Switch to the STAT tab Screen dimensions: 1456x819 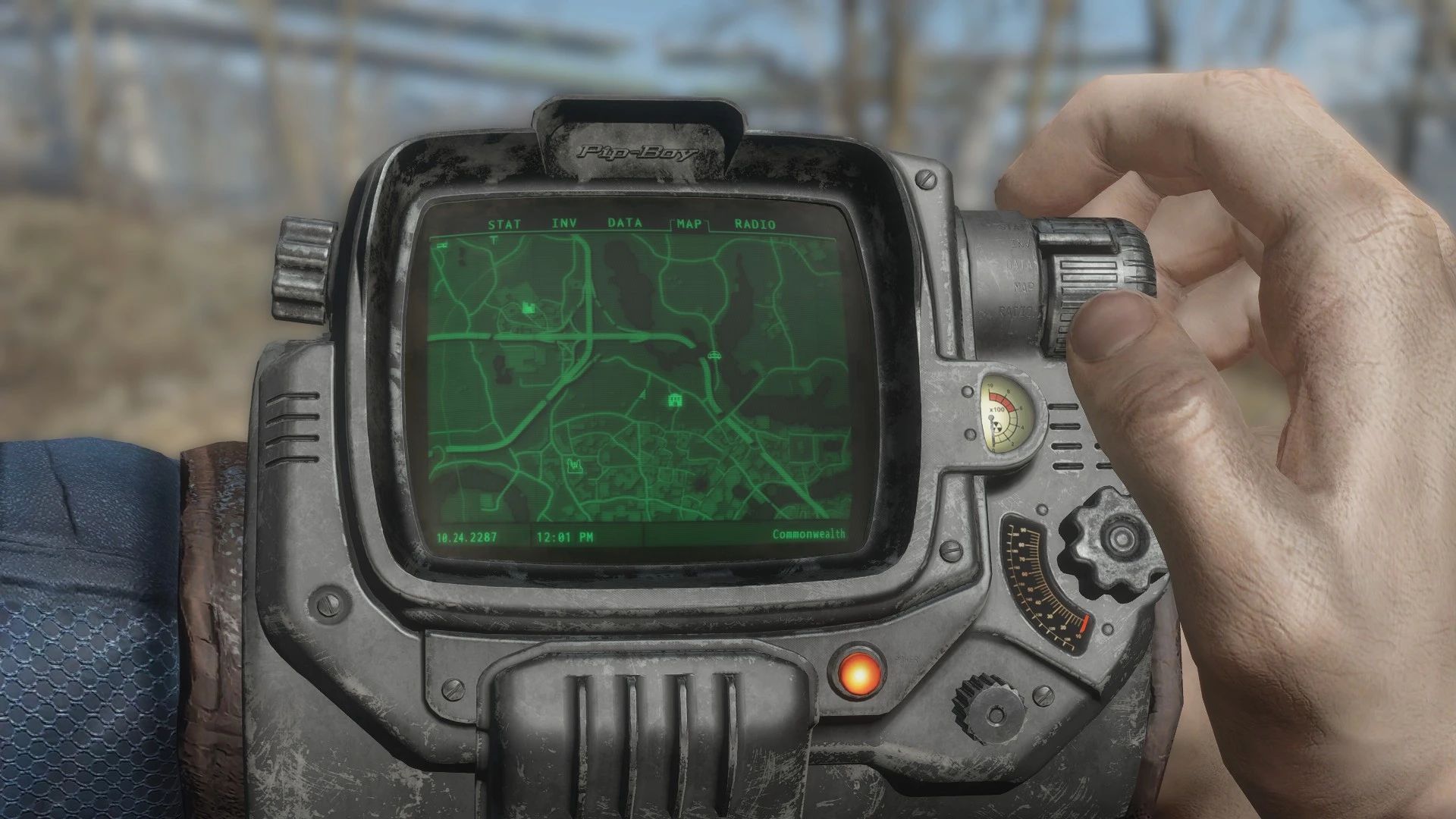(x=504, y=224)
